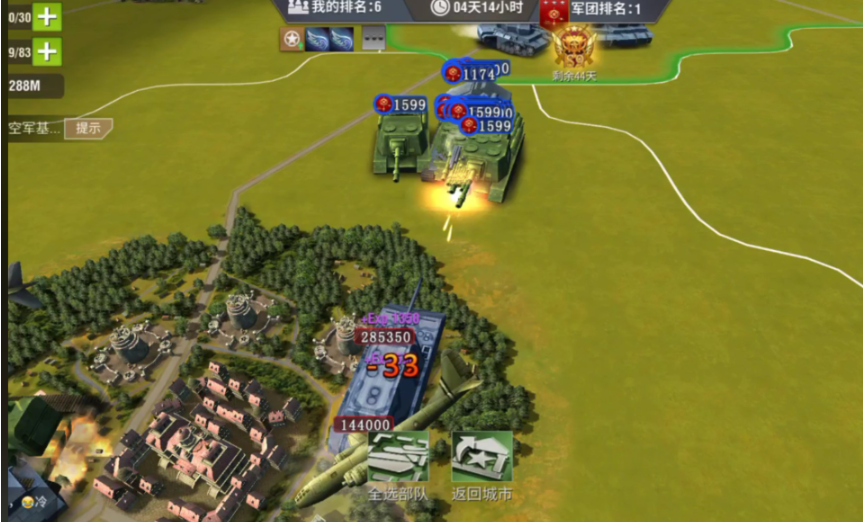Open the 军团排名 legion ranking

point(593,9)
